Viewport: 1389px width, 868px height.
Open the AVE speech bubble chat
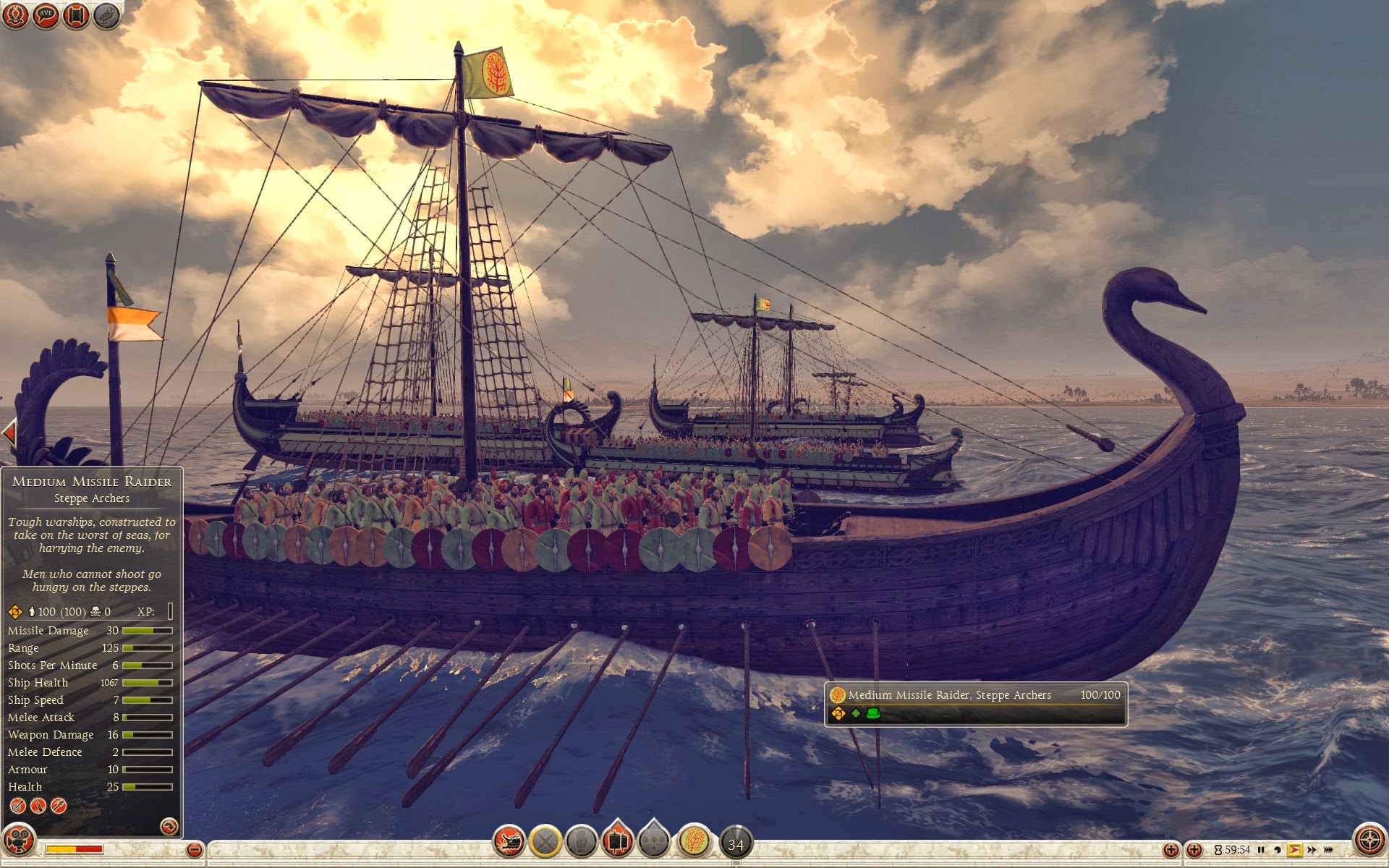pyautogui.click(x=46, y=15)
